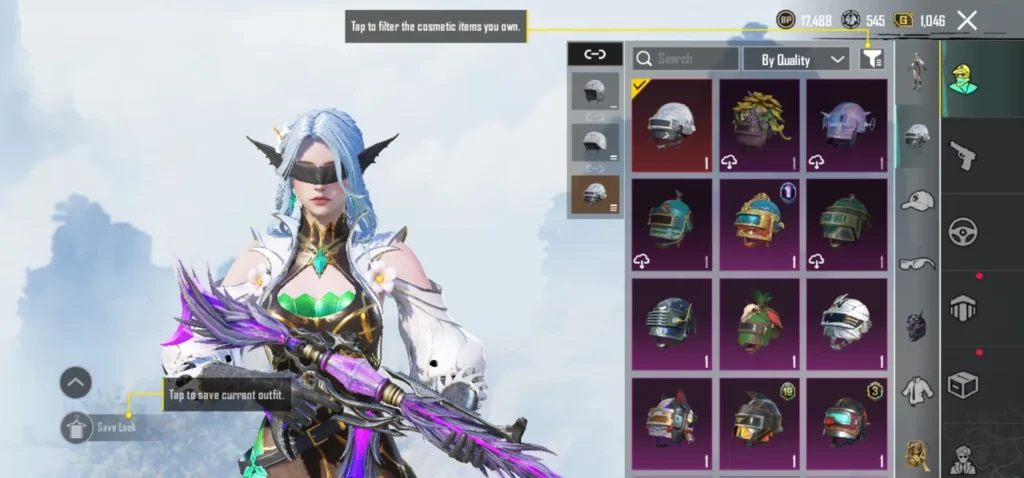Open the shirt clothing subcategory
Viewport: 1024px width, 478px height.
click(x=916, y=390)
